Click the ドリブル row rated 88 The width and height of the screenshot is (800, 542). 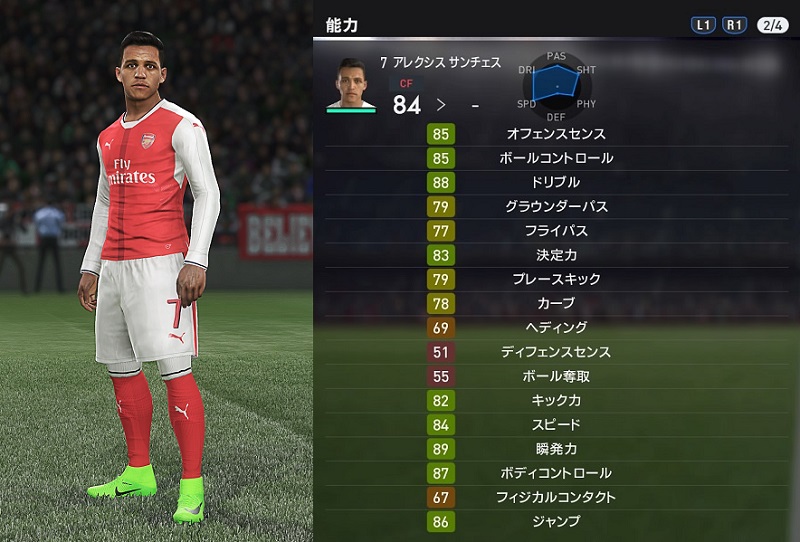click(x=555, y=182)
